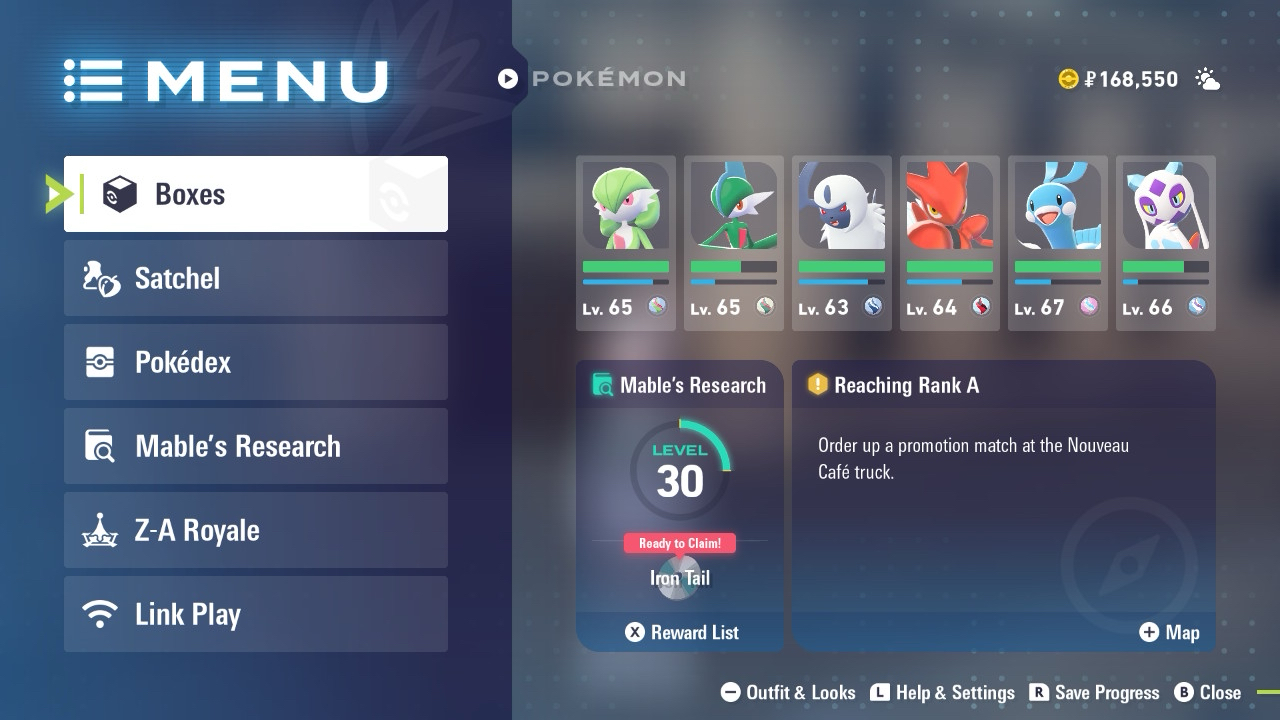Open Outfit & Looks
Viewport: 1280px width, 720px height.
(788, 692)
